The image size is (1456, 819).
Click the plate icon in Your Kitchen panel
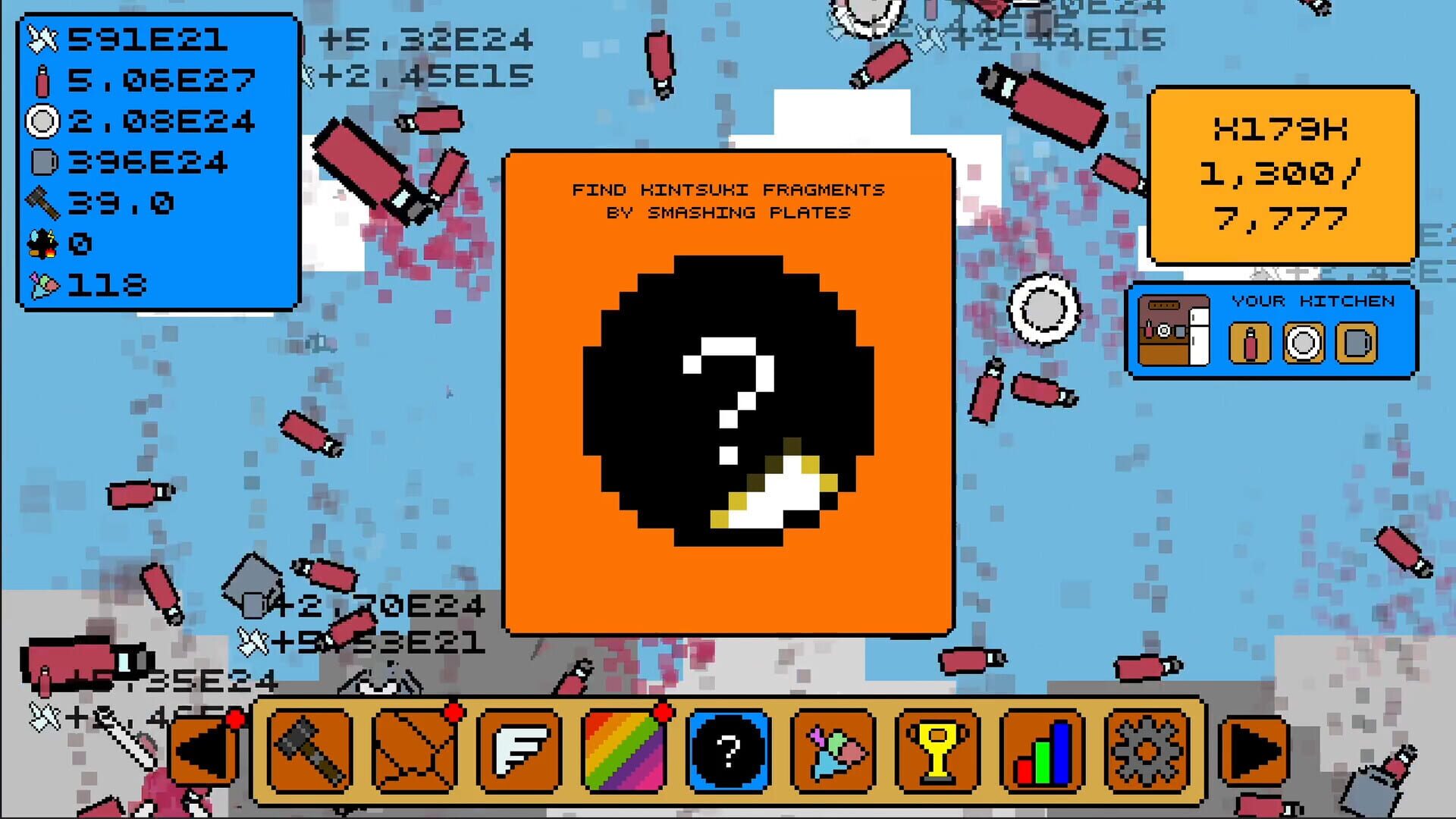pos(1302,343)
